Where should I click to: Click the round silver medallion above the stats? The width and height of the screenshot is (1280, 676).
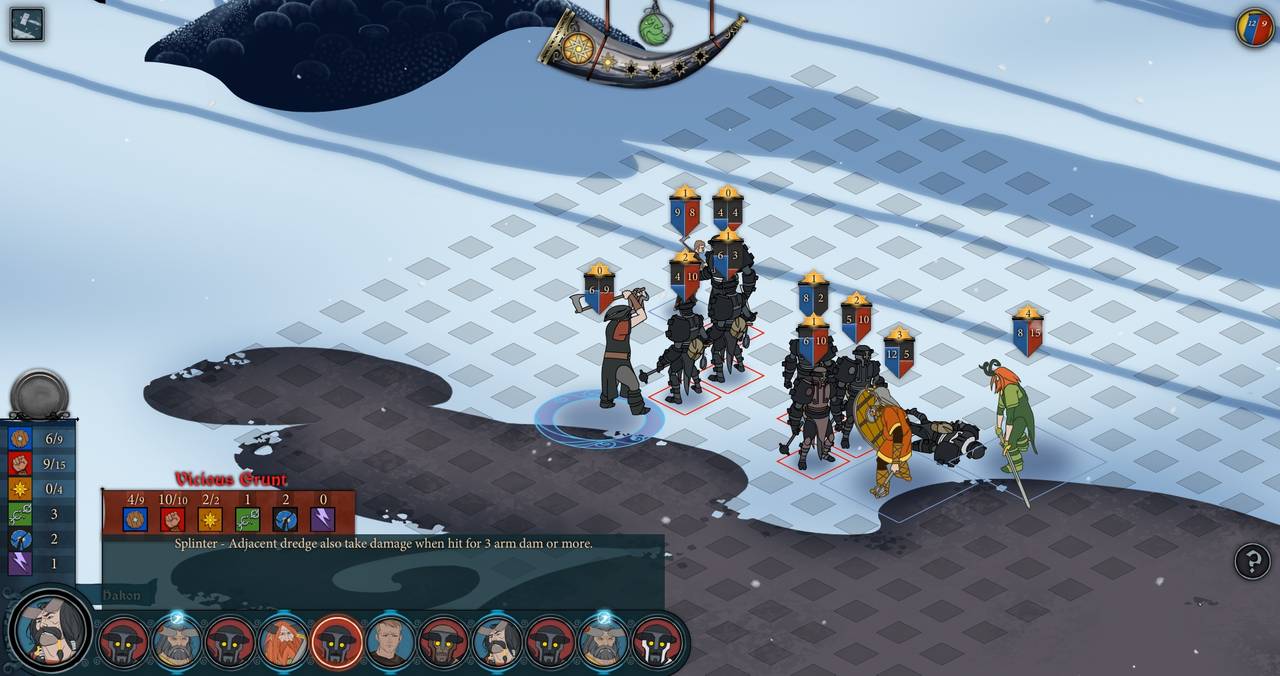pos(40,394)
